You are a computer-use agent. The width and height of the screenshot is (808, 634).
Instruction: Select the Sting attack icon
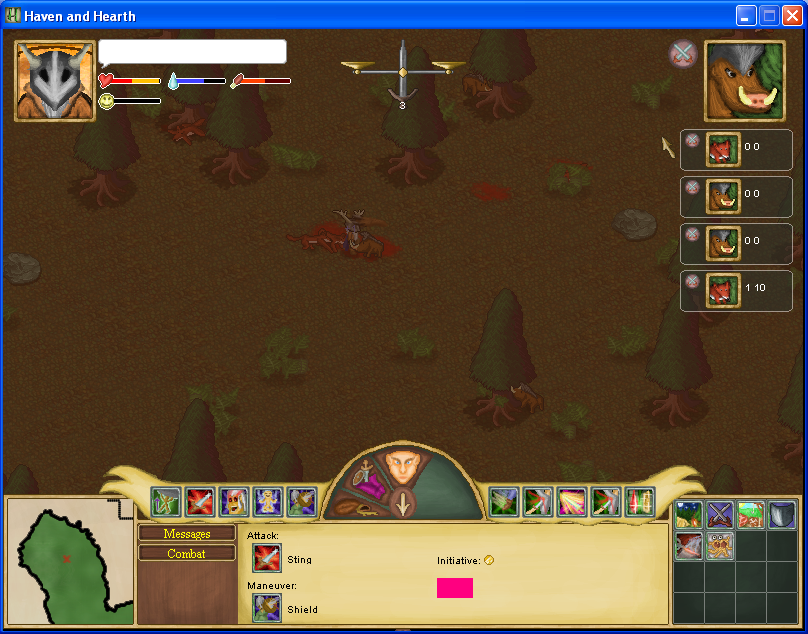click(x=267, y=558)
